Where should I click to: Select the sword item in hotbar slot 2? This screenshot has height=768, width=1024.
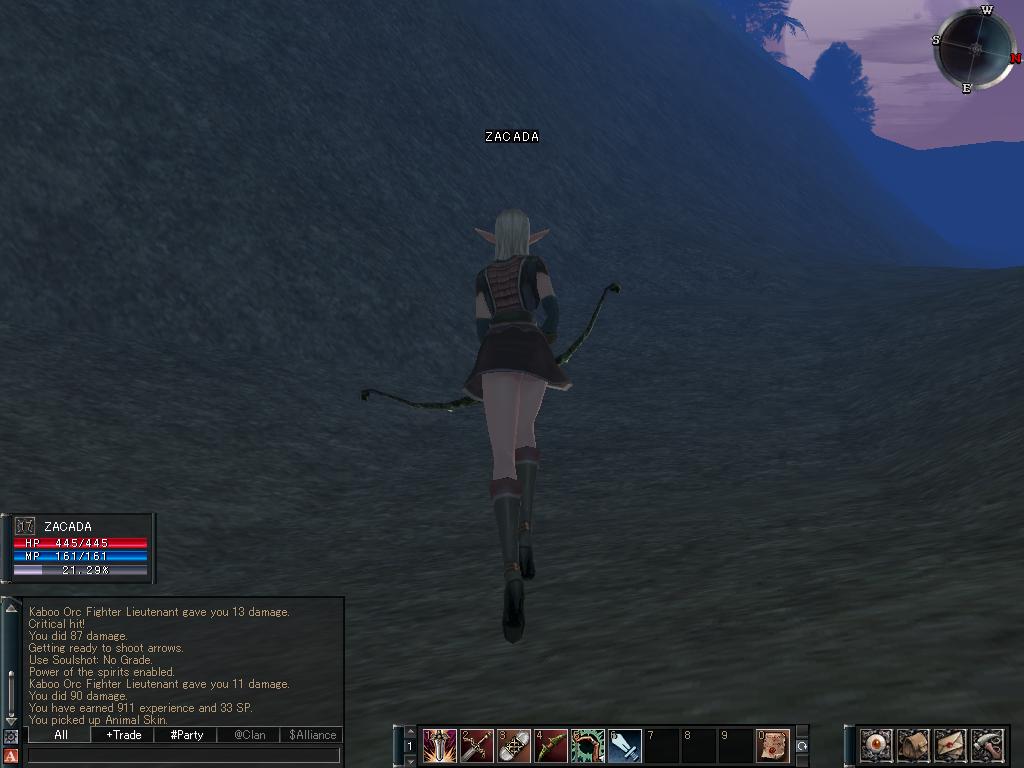(x=476, y=745)
